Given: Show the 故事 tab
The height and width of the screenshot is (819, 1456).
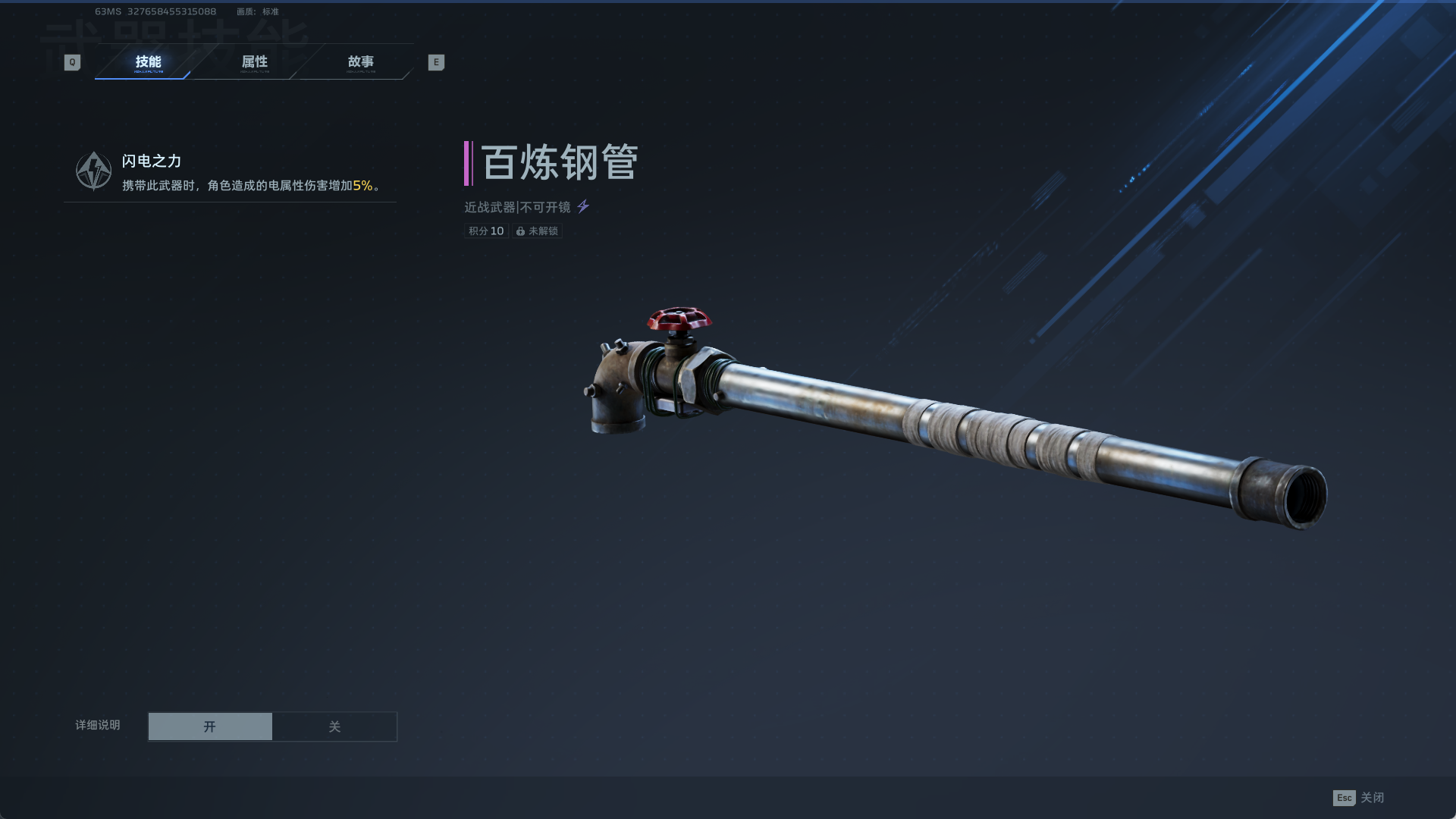Looking at the screenshot, I should coord(360,62).
